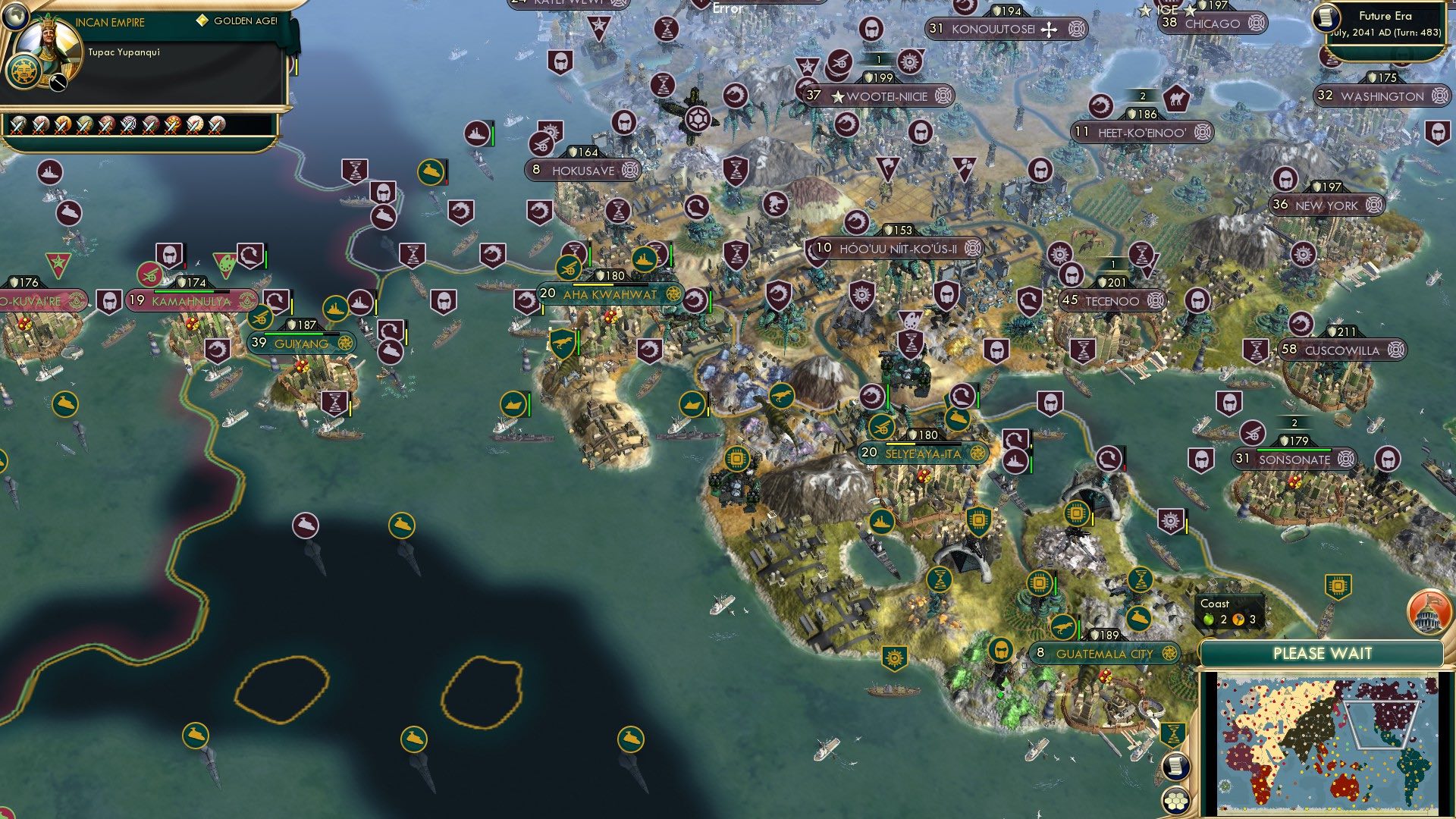This screenshot has width=1456, height=819.
Task: Open Chicago's city production icon
Action: 1256,24
